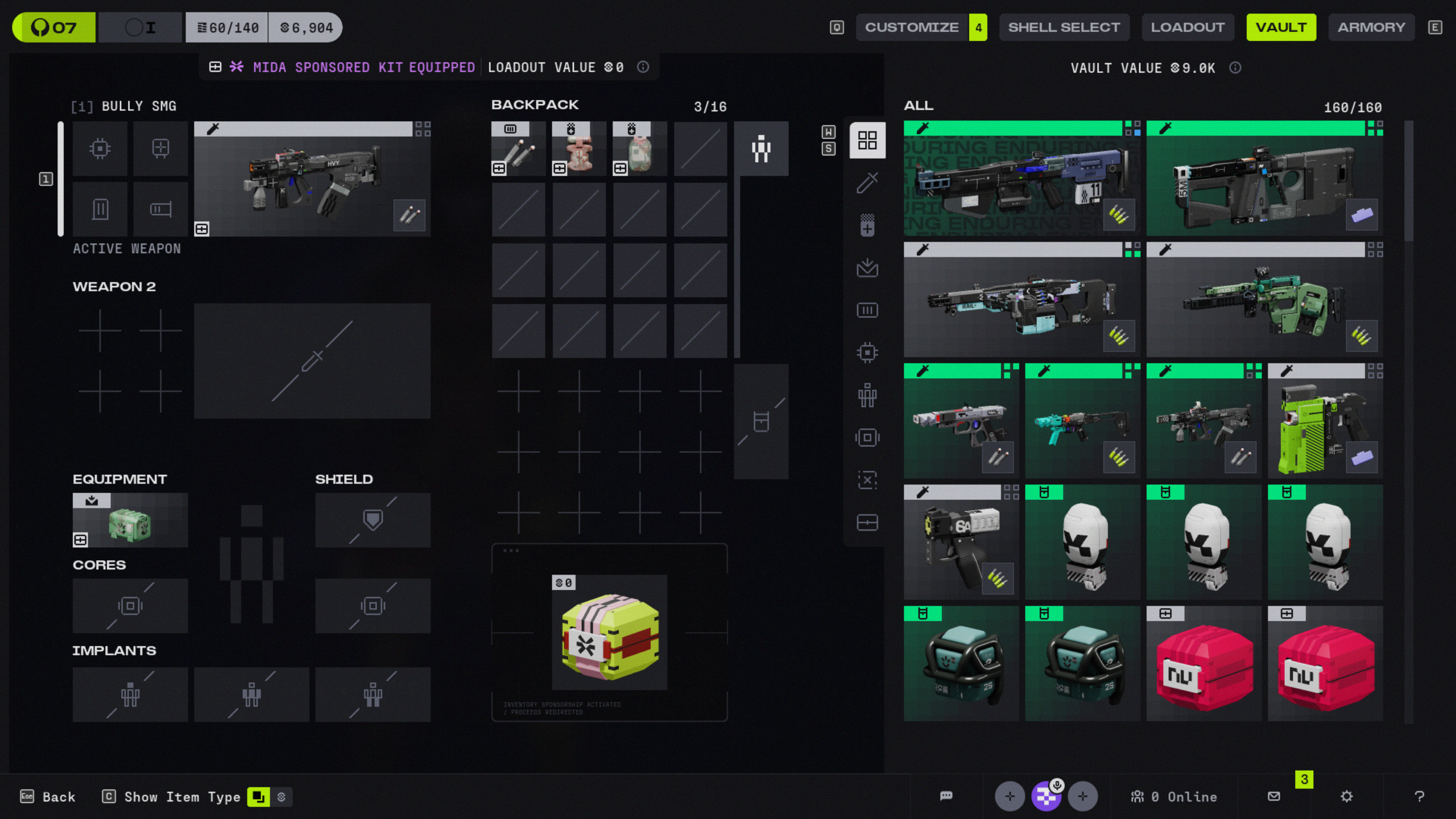
Task: Select the yellow MIDA sponsored kit crate
Action: [609, 632]
